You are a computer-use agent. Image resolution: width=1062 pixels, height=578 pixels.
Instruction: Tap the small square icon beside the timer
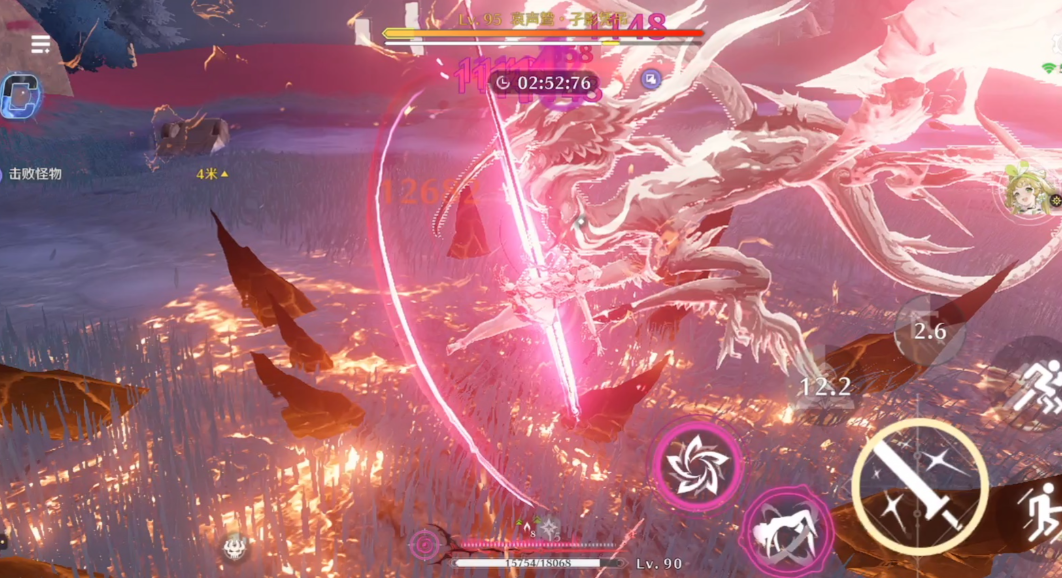click(652, 80)
